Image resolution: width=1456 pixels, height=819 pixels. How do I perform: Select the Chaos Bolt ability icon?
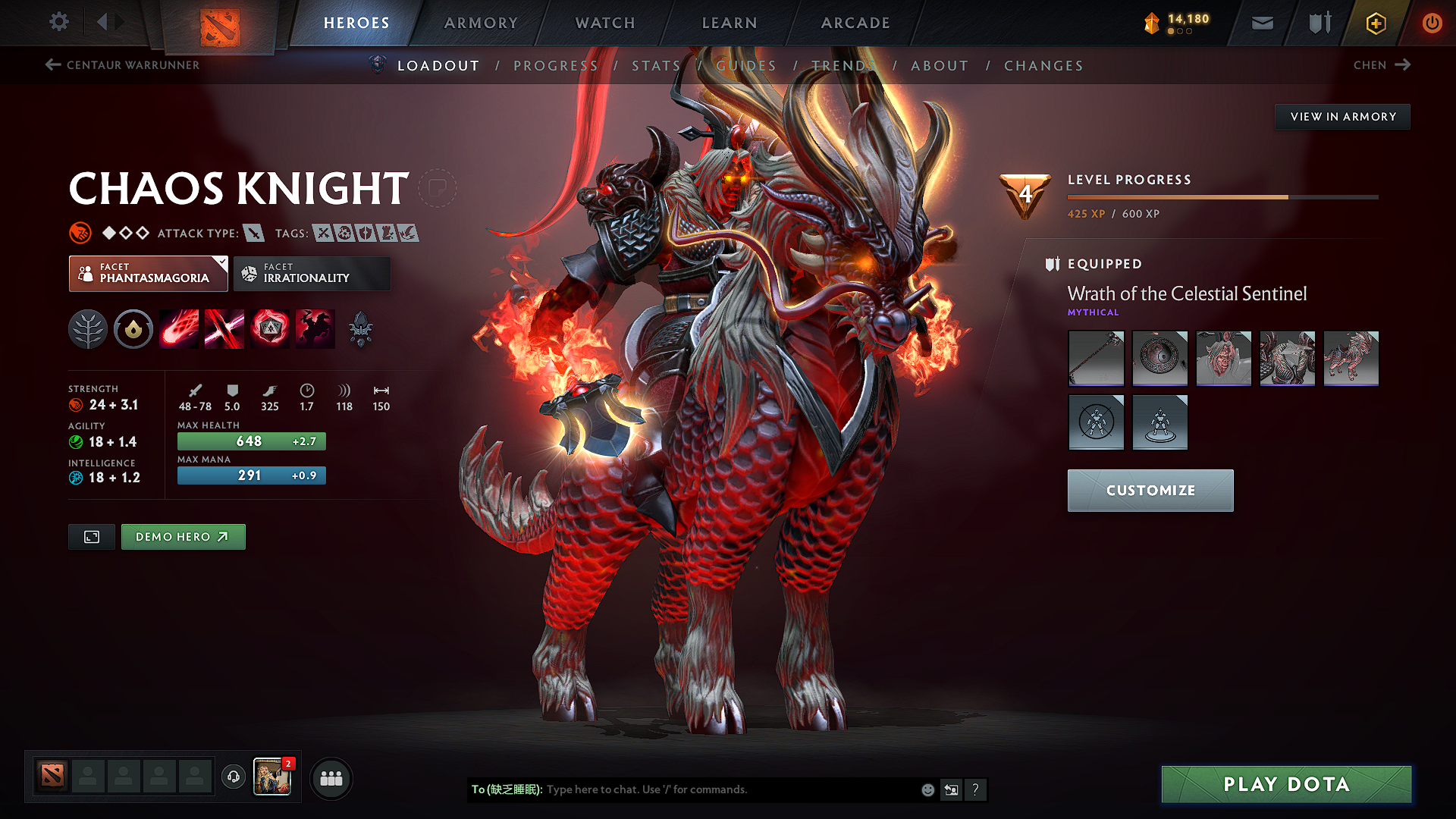pyautogui.click(x=179, y=328)
